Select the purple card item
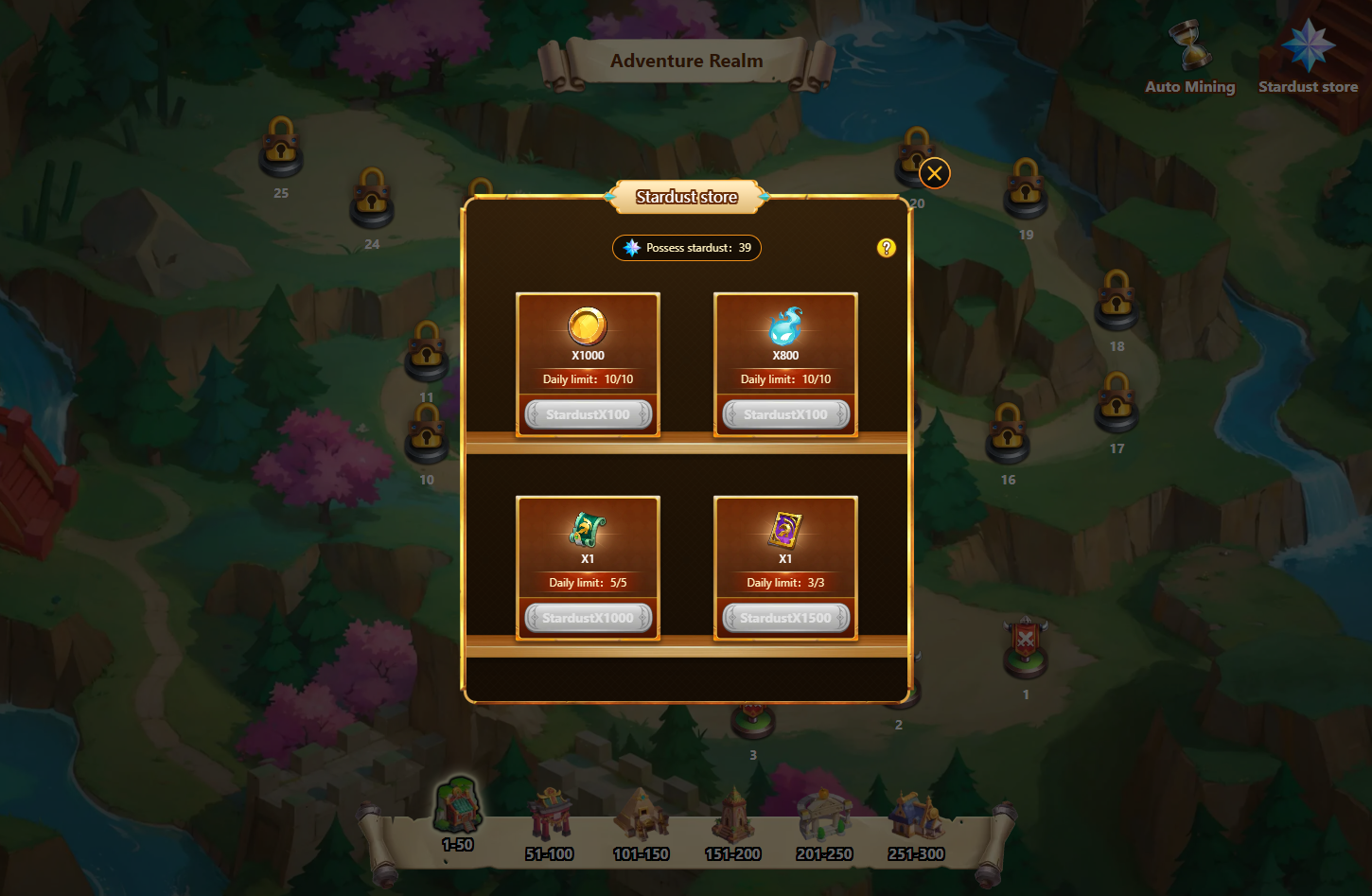 tap(785, 531)
